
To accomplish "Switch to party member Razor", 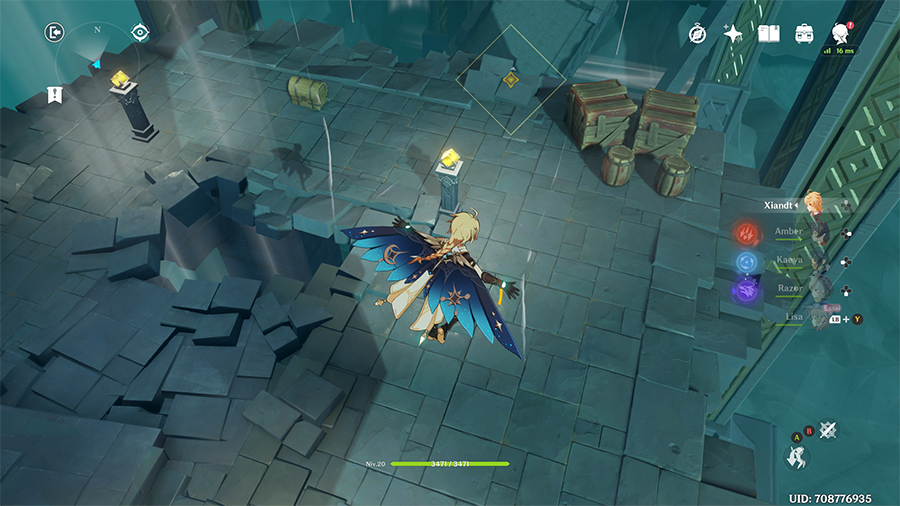I will [790, 288].
